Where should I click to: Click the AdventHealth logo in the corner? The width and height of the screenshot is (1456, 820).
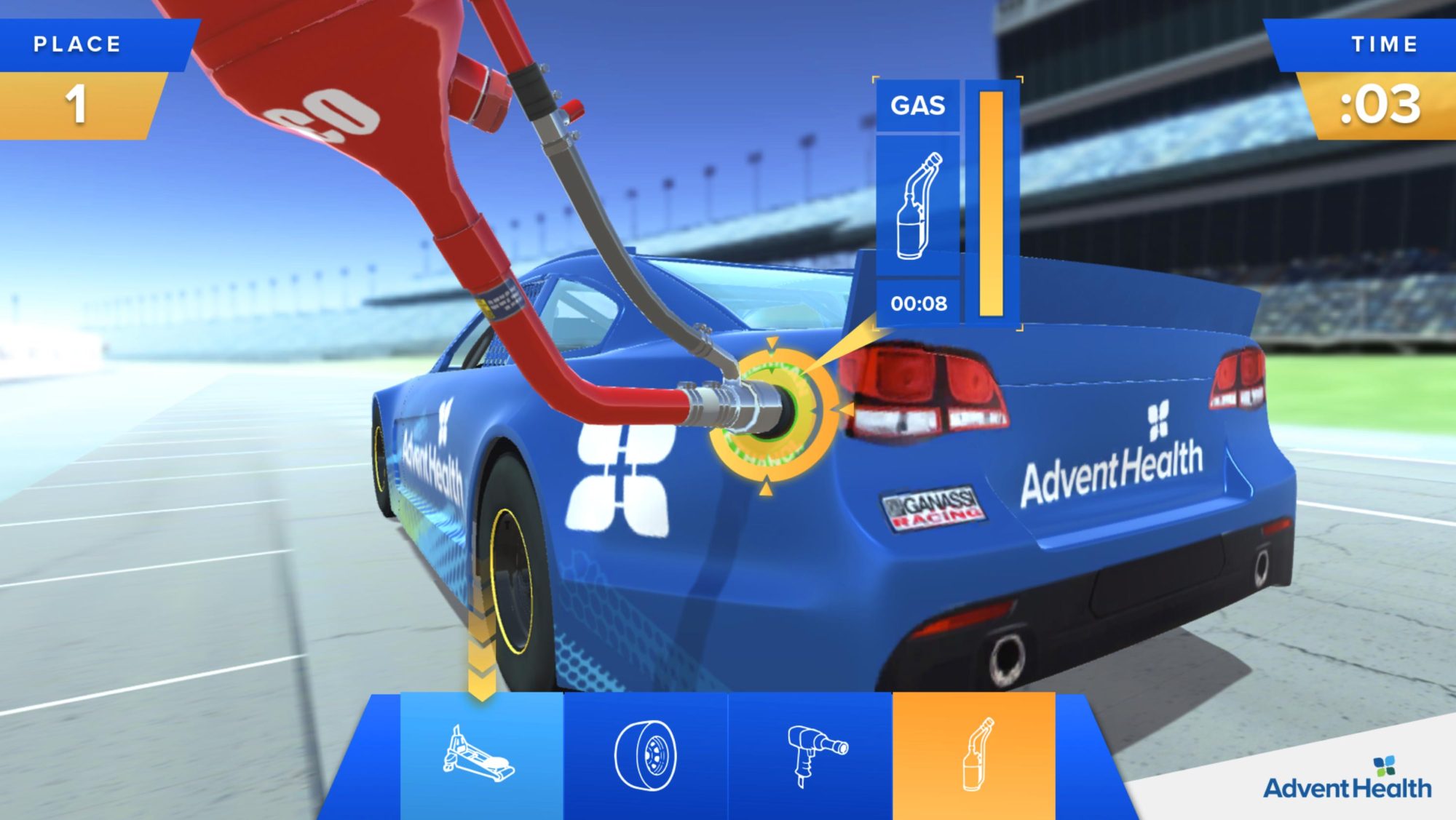coord(1347,779)
